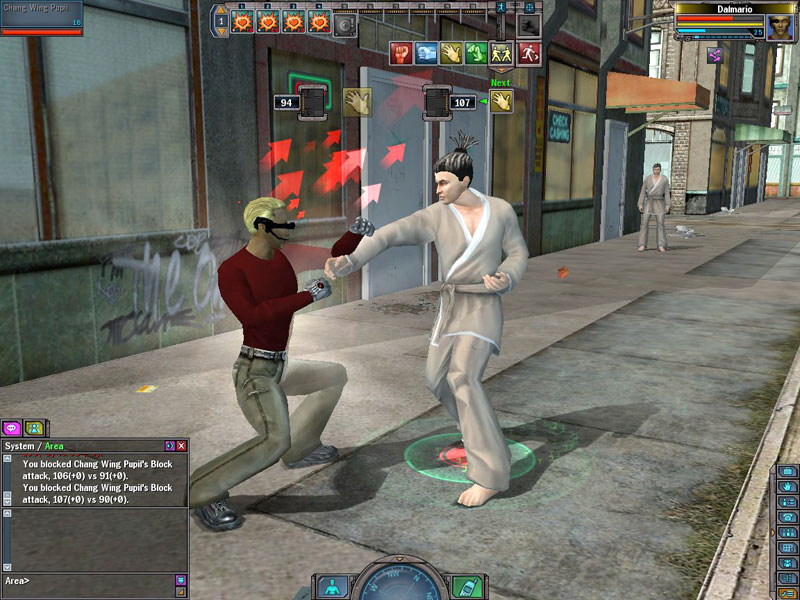
Task: Use the safe icon in the hotbar
Action: [345, 23]
